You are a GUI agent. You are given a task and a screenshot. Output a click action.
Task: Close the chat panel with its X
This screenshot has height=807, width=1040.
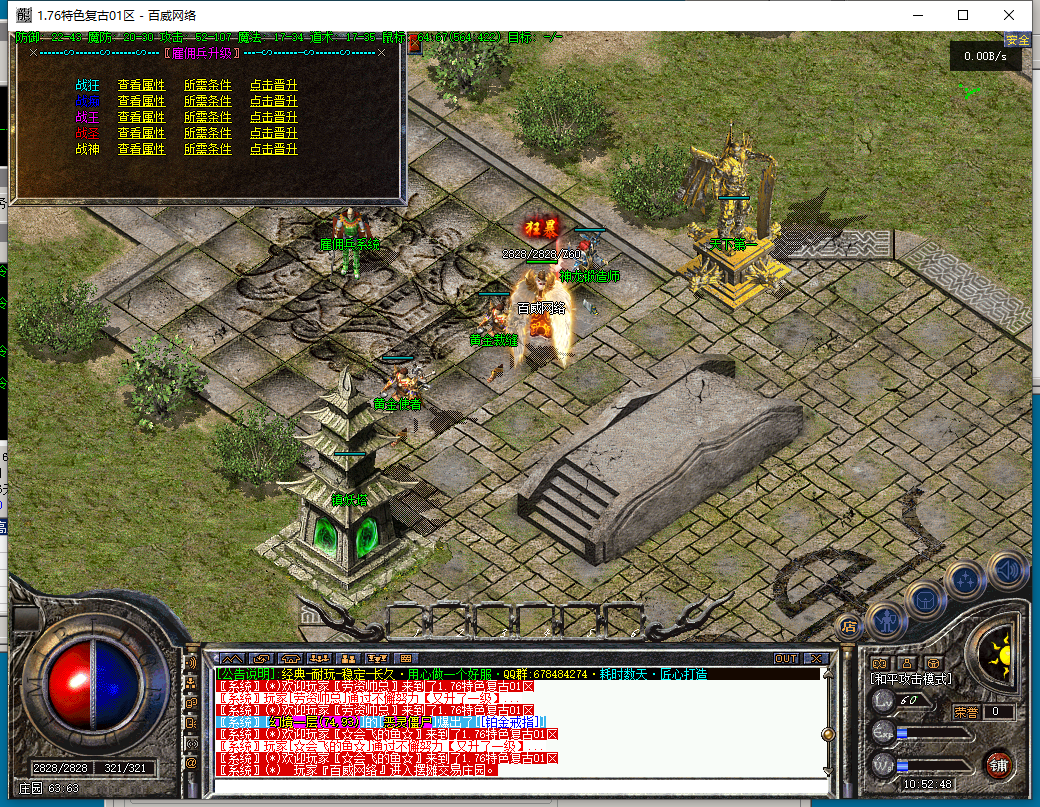[815, 659]
